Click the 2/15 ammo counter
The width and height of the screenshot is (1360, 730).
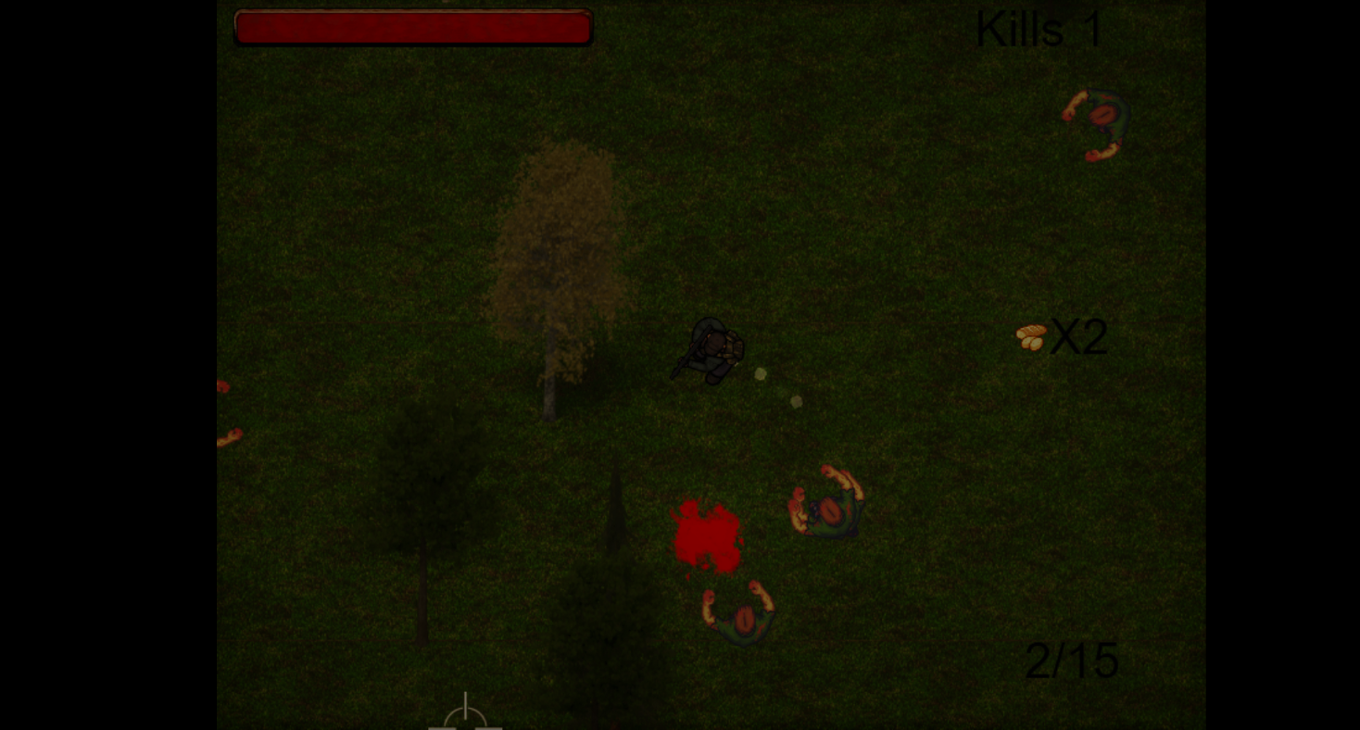point(1072,660)
